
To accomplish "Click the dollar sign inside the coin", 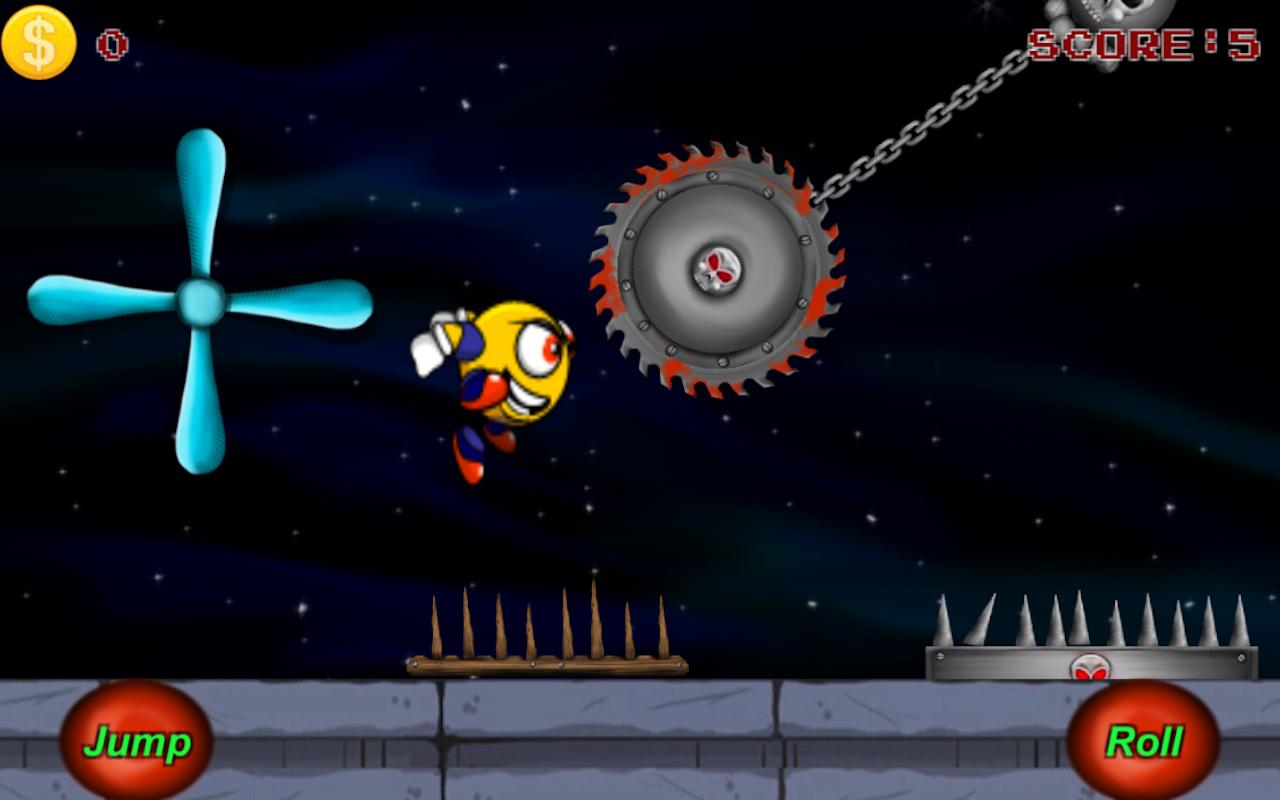I will pos(38,42).
